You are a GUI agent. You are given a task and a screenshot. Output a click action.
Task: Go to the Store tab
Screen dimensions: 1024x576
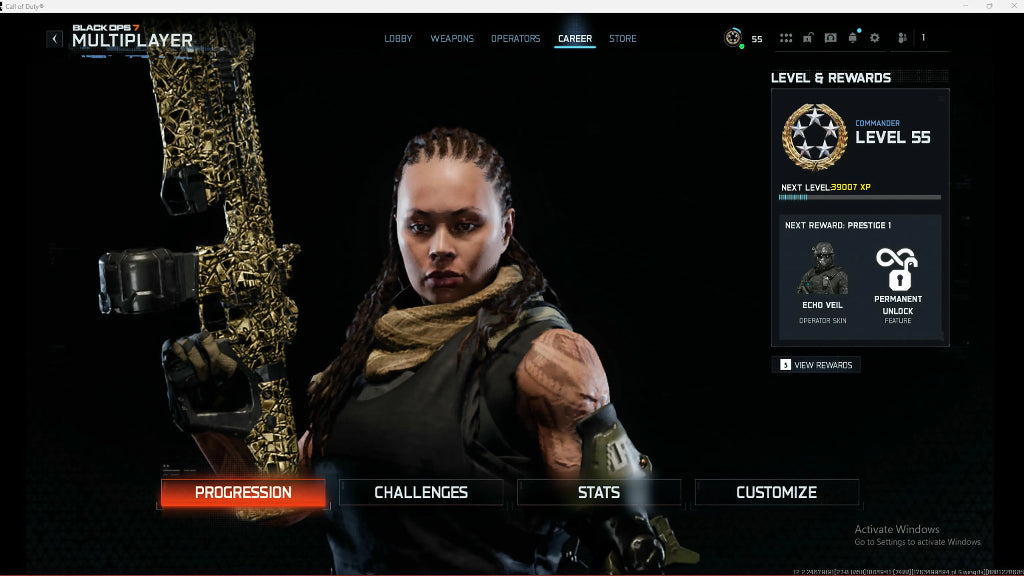[x=622, y=39]
